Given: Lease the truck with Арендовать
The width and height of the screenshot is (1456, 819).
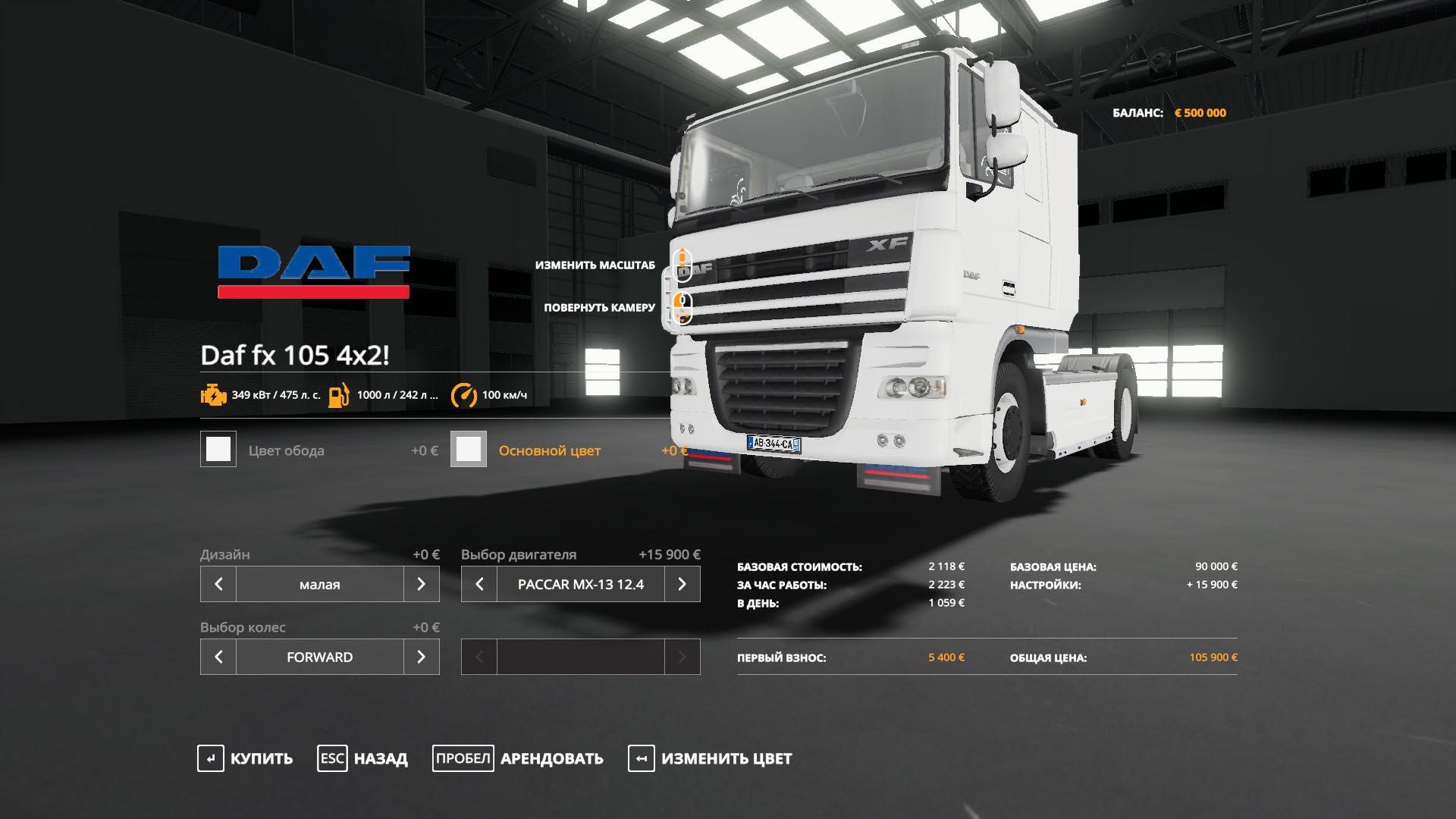Looking at the screenshot, I should [x=518, y=758].
